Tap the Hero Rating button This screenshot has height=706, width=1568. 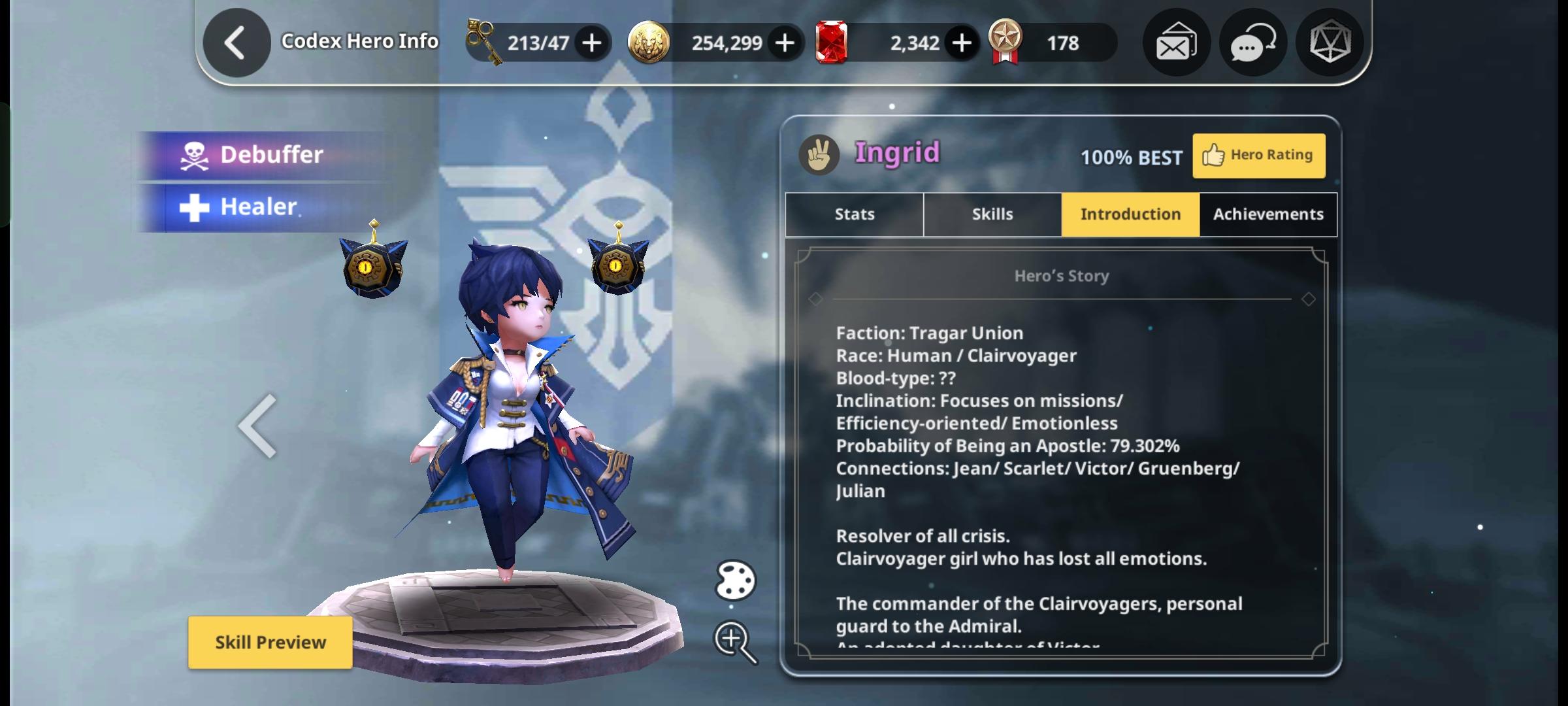[x=1258, y=155]
